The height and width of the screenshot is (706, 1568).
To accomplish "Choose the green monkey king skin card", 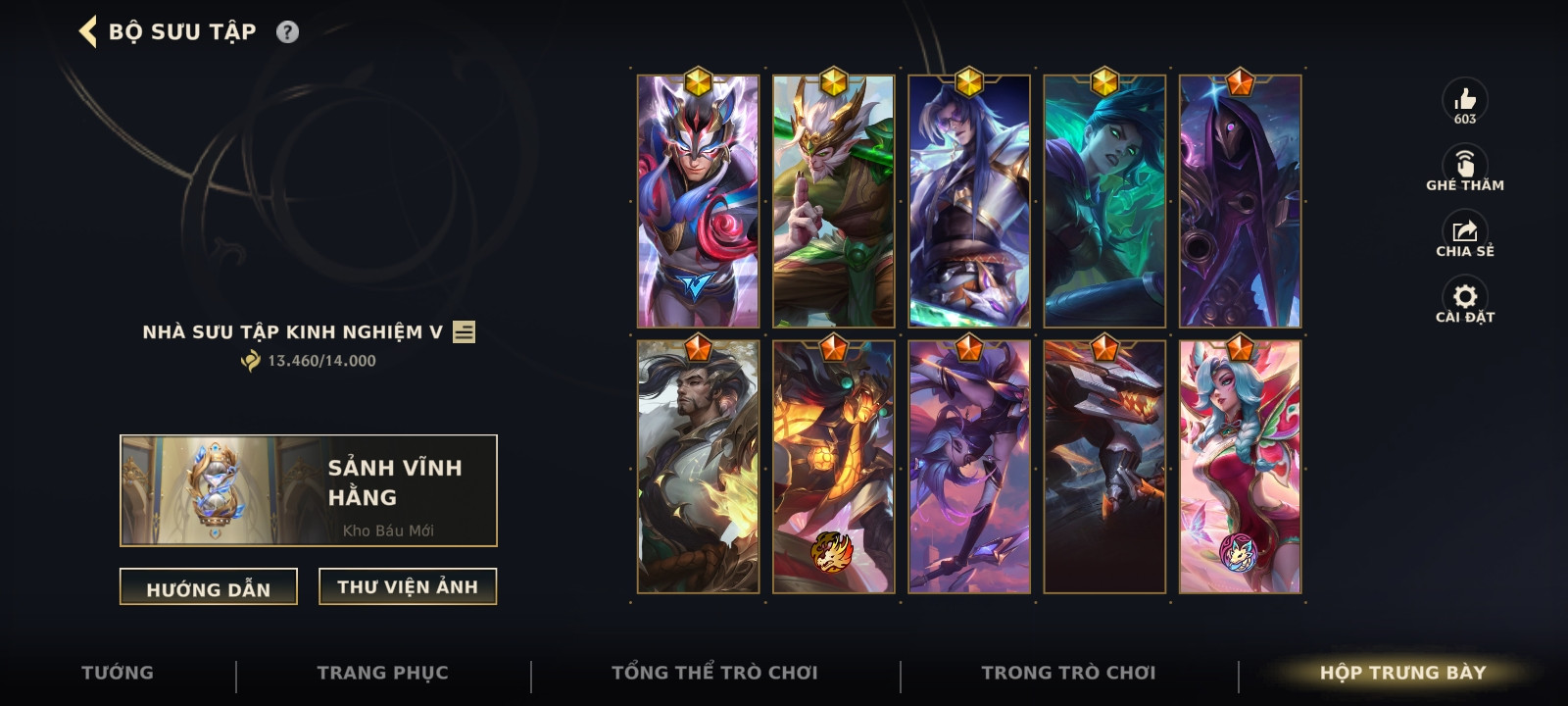I will coord(834,202).
